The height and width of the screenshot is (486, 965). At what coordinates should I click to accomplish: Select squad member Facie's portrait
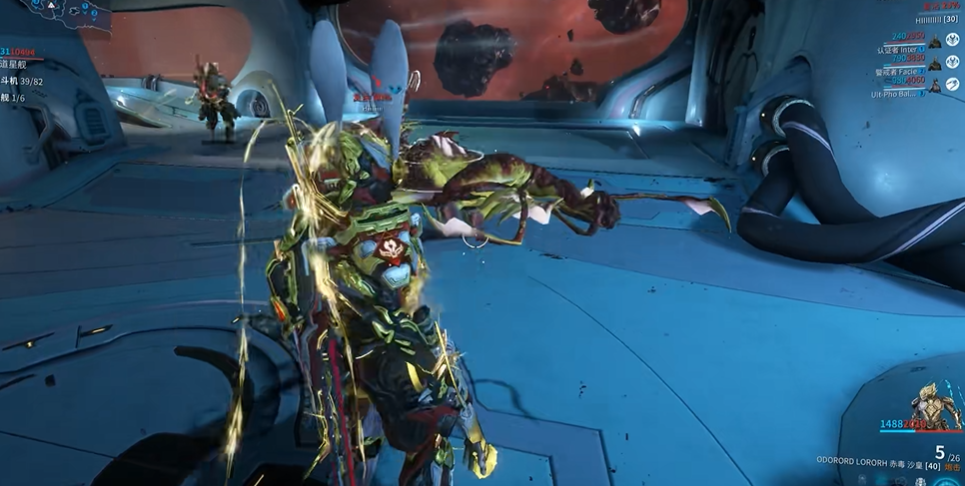[x=937, y=64]
